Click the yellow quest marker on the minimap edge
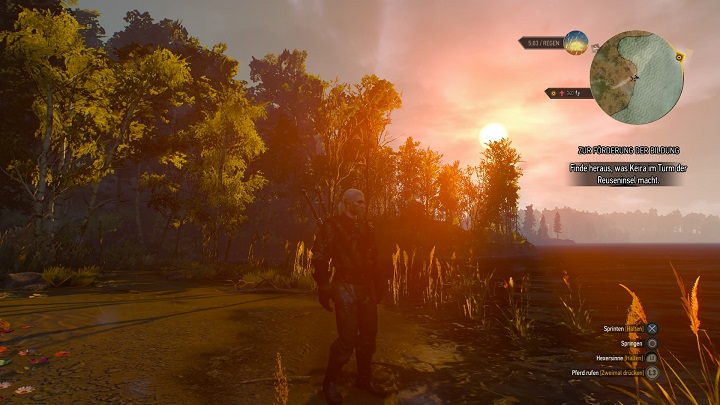The image size is (720, 405). [680, 57]
